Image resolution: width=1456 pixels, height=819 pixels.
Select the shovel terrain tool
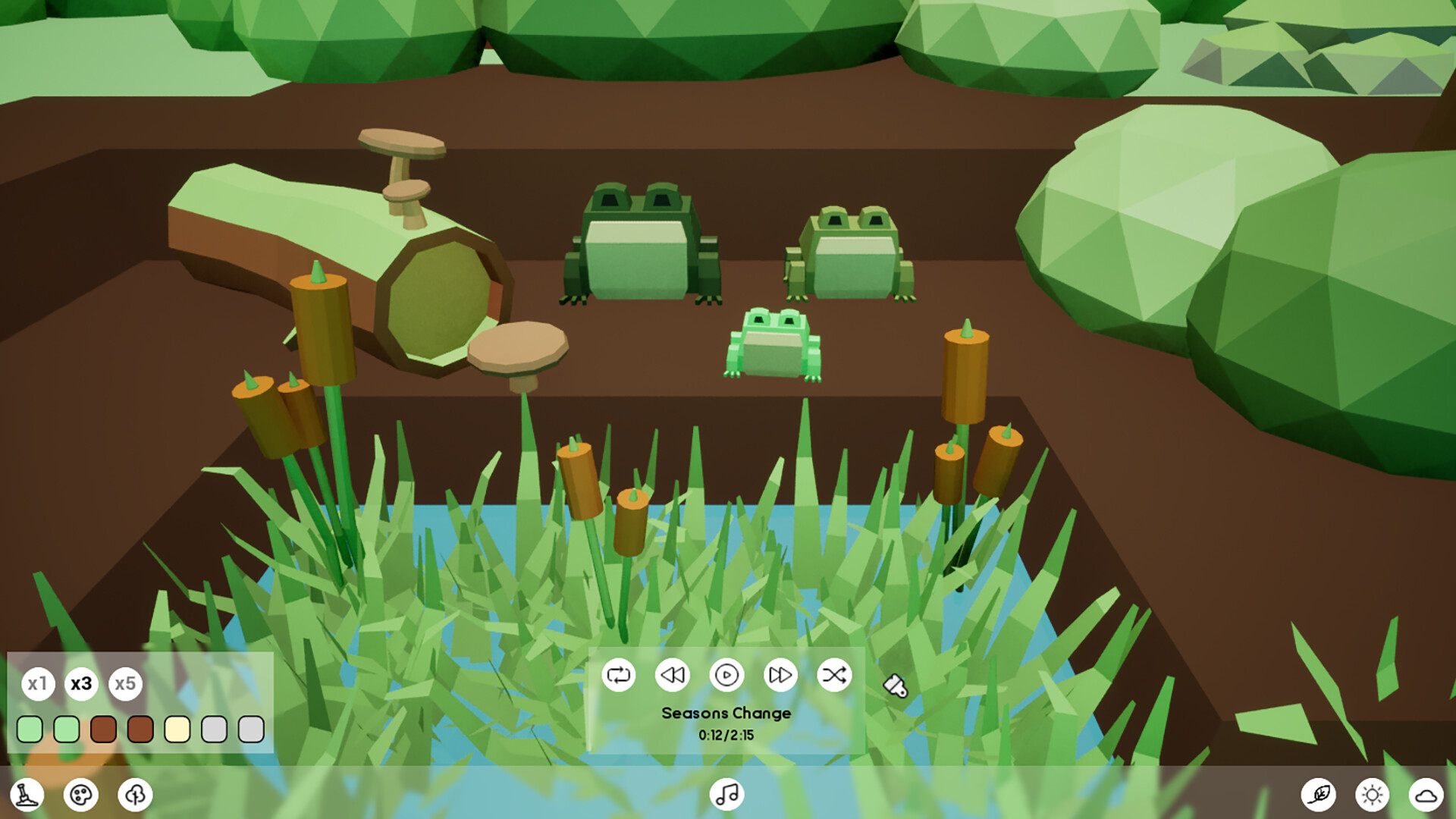point(28,794)
